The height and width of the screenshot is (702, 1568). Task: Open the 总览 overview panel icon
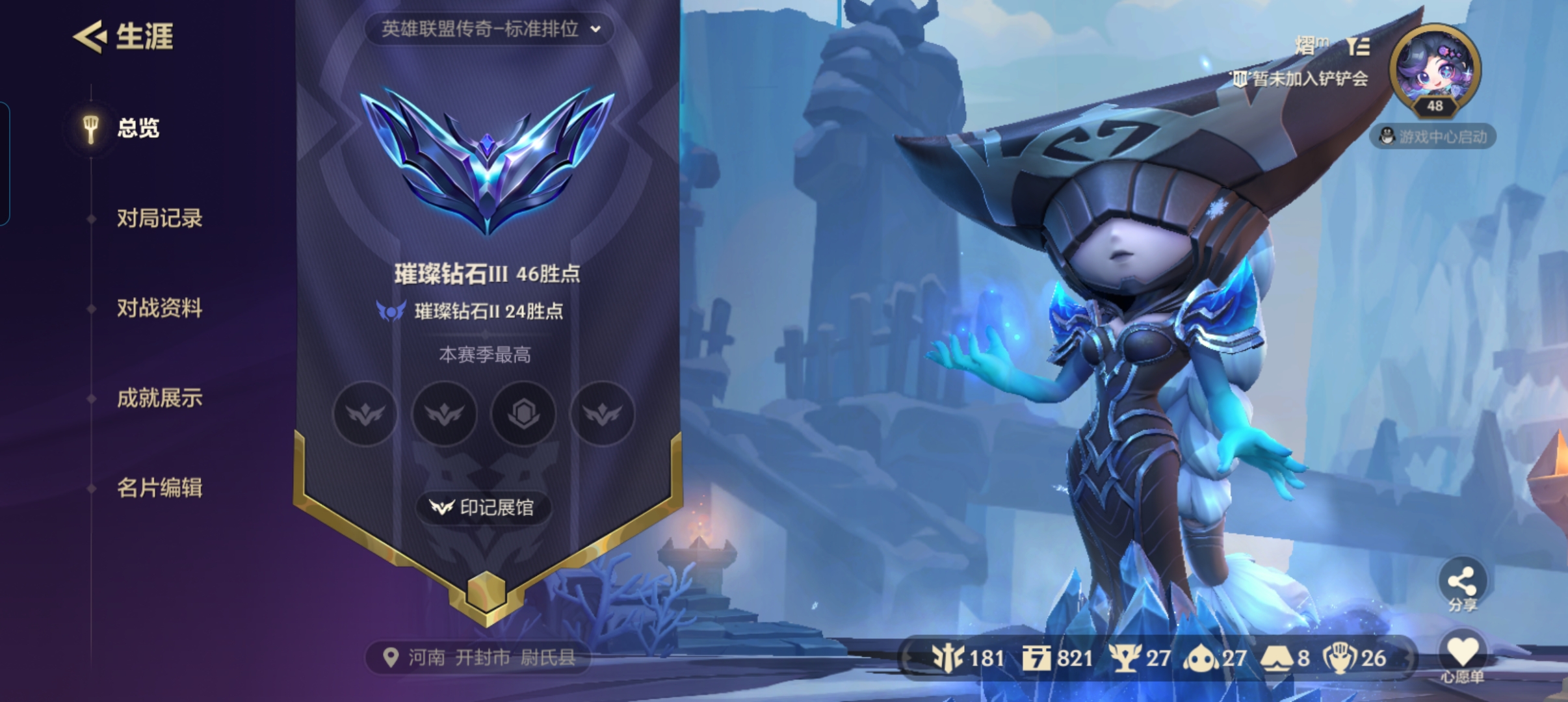click(x=91, y=127)
